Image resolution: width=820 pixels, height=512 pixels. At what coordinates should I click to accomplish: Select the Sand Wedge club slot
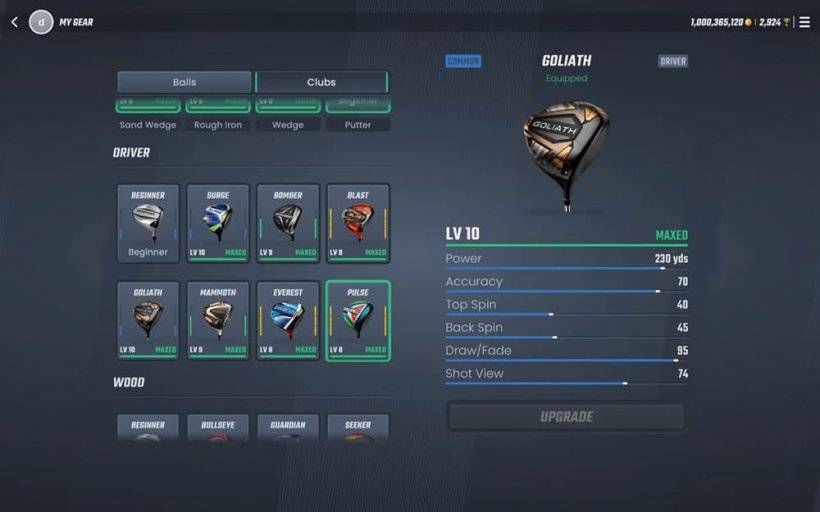point(148,116)
